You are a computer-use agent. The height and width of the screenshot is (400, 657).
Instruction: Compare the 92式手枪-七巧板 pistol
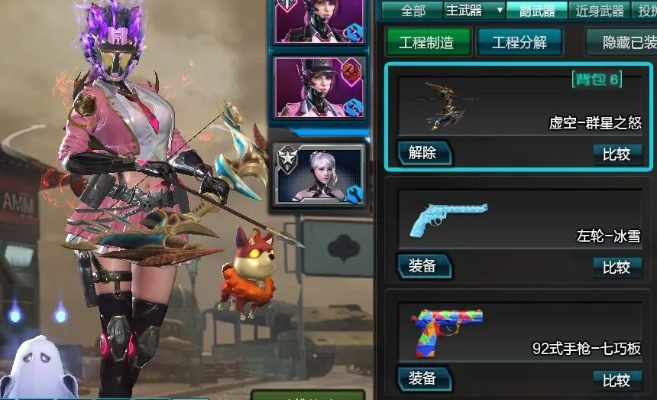pyautogui.click(x=617, y=378)
